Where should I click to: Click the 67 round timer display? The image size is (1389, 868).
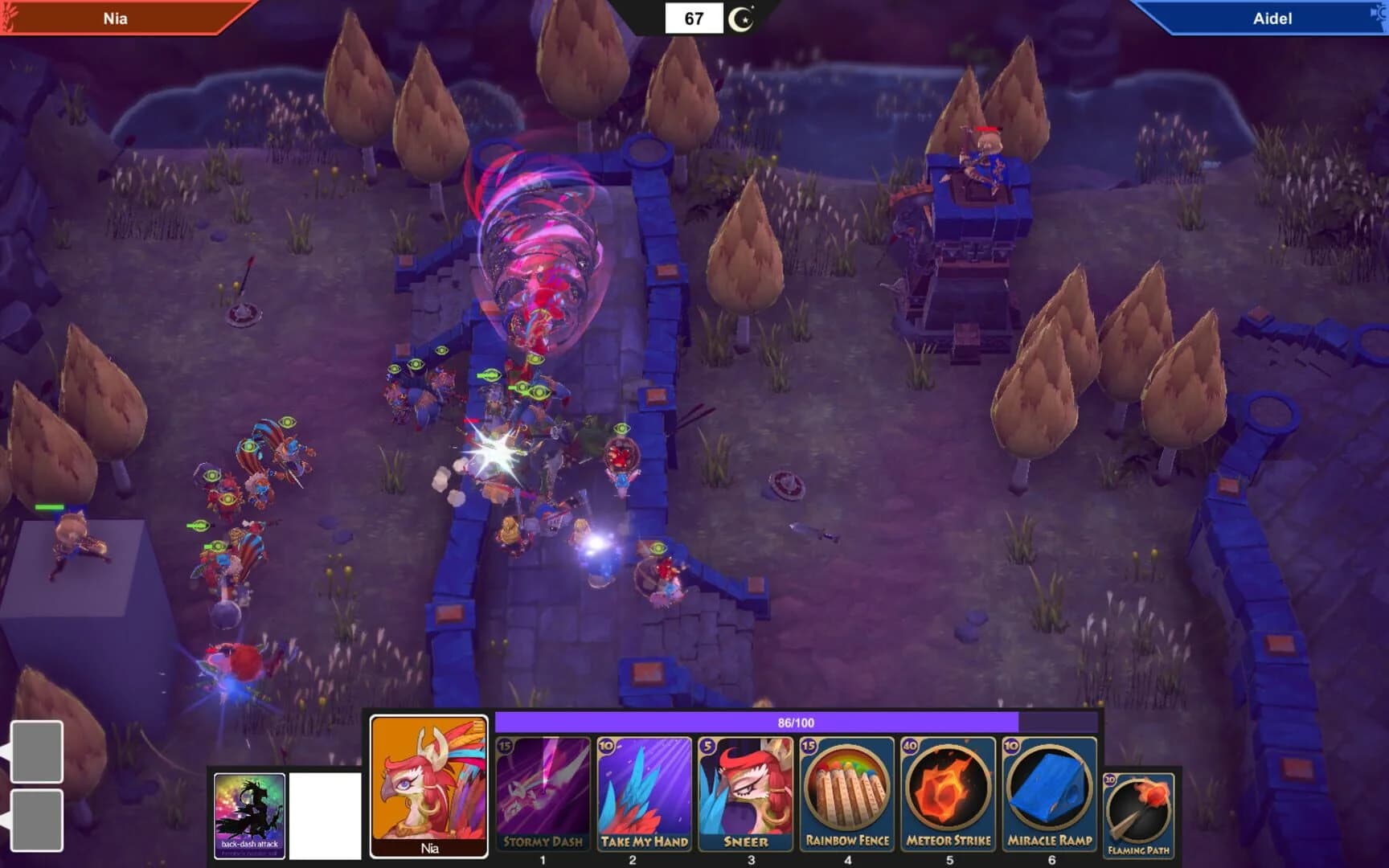tap(695, 16)
